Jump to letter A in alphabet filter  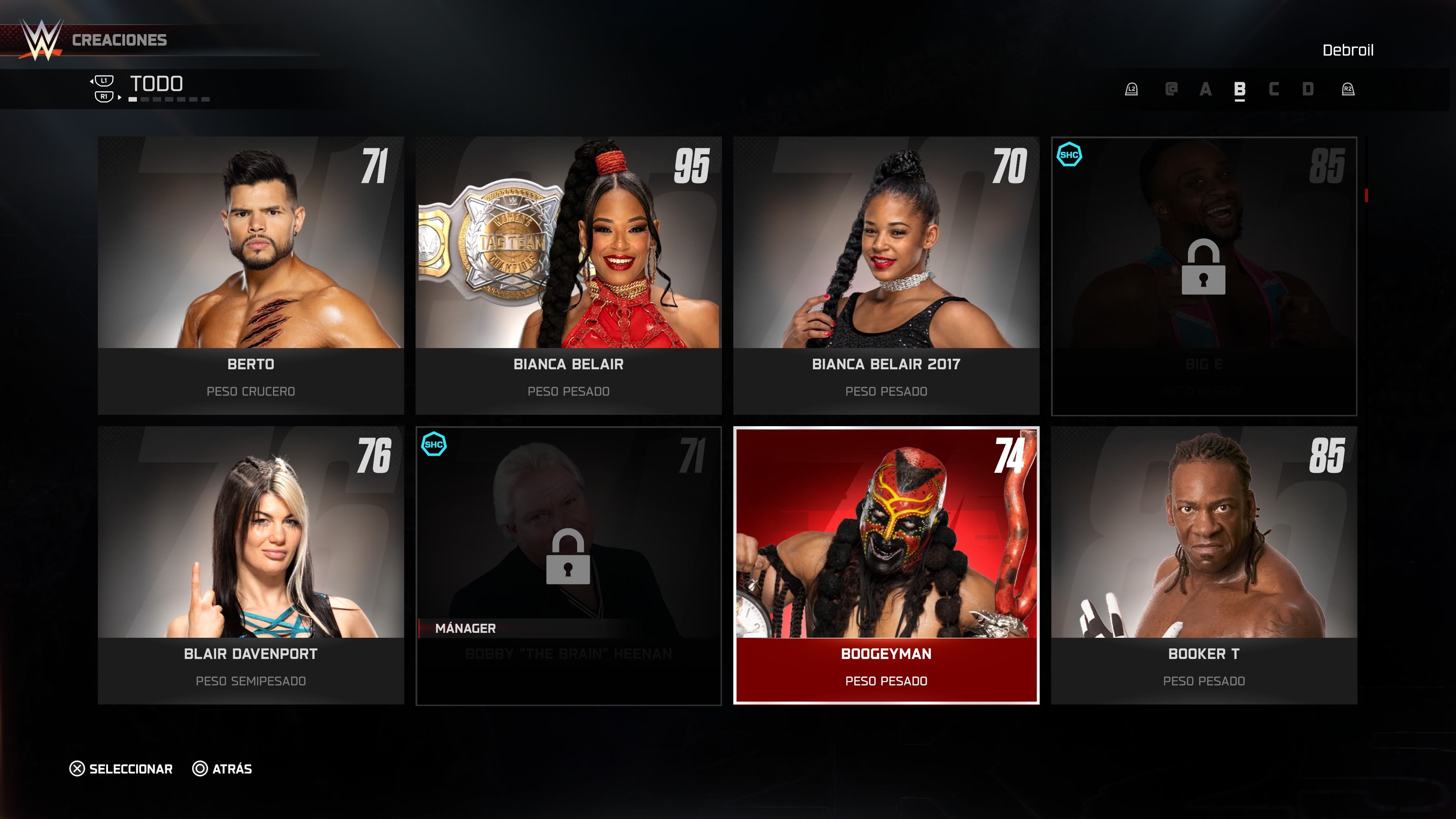pyautogui.click(x=1205, y=89)
